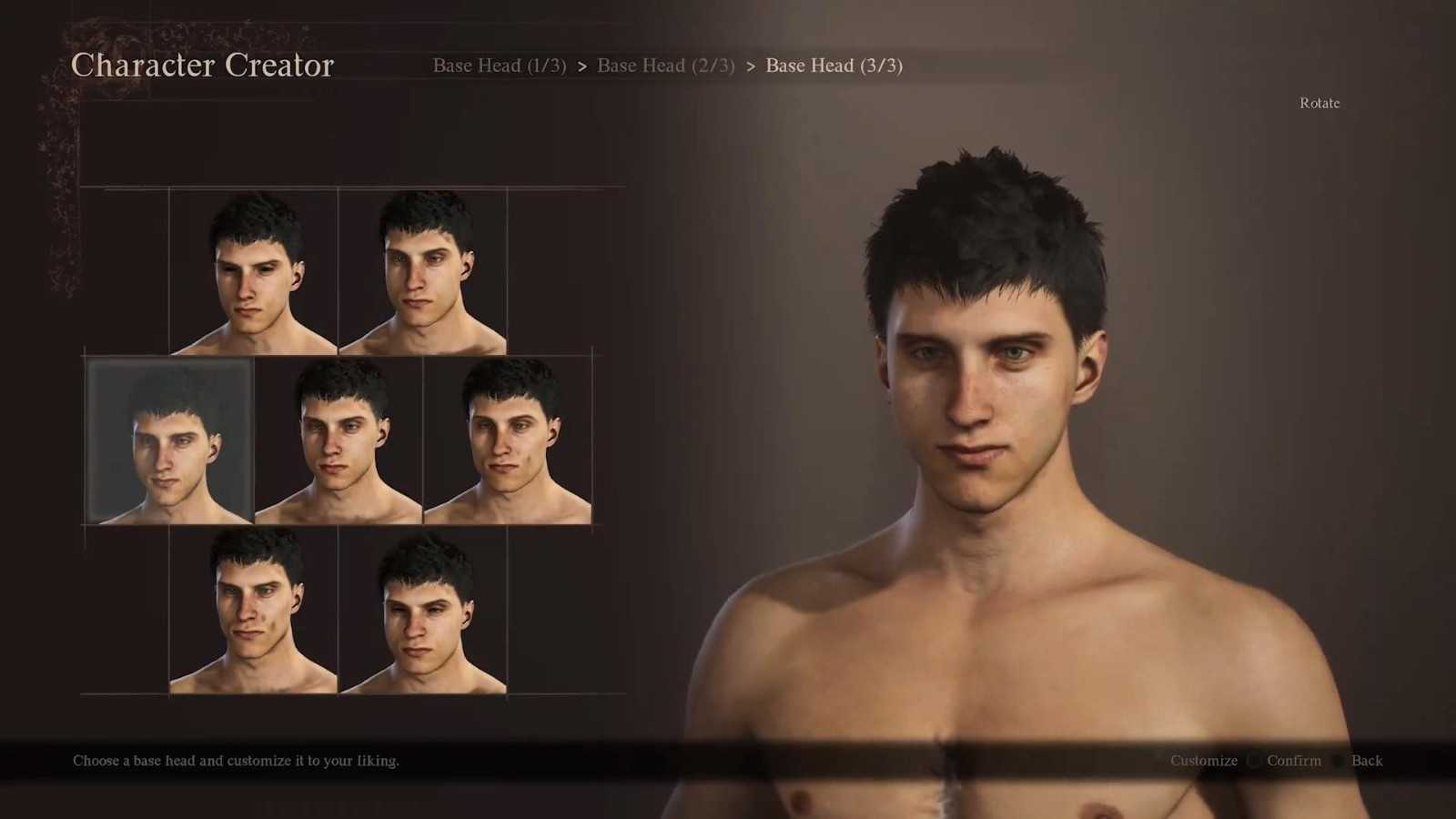The width and height of the screenshot is (1456, 819).
Task: Open Customize for the chosen head
Action: (1203, 761)
